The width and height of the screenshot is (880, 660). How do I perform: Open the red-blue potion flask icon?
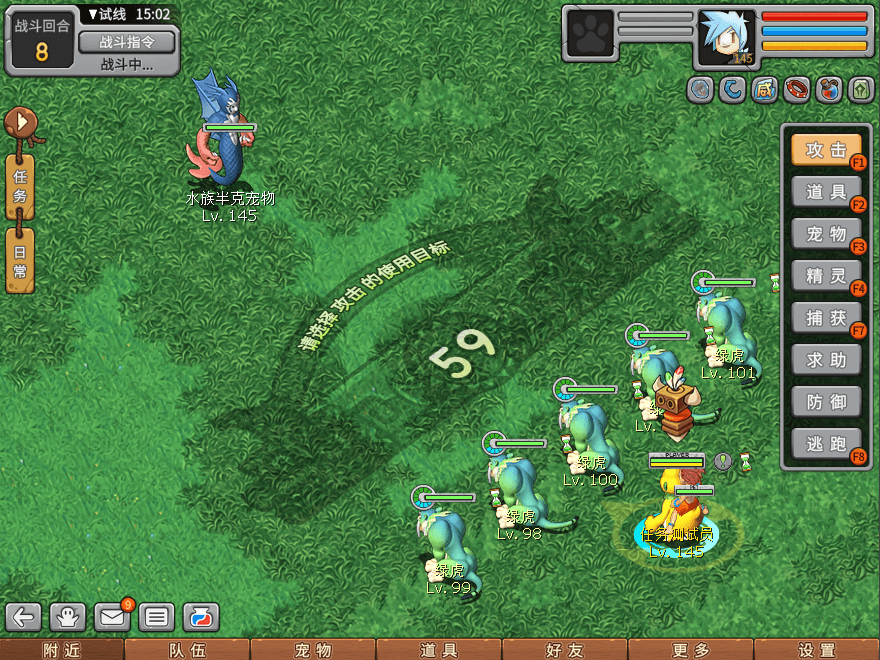point(200,617)
